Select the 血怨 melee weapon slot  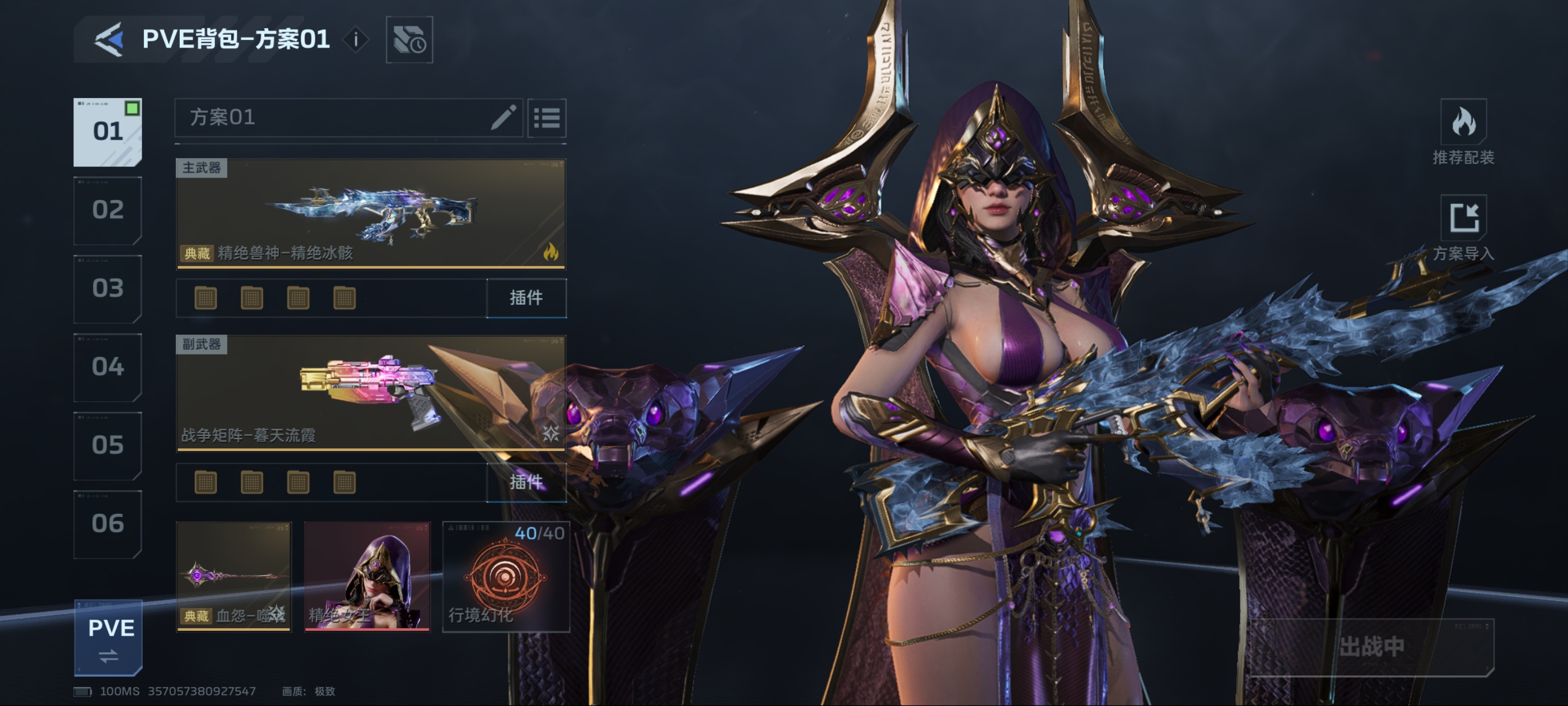234,575
